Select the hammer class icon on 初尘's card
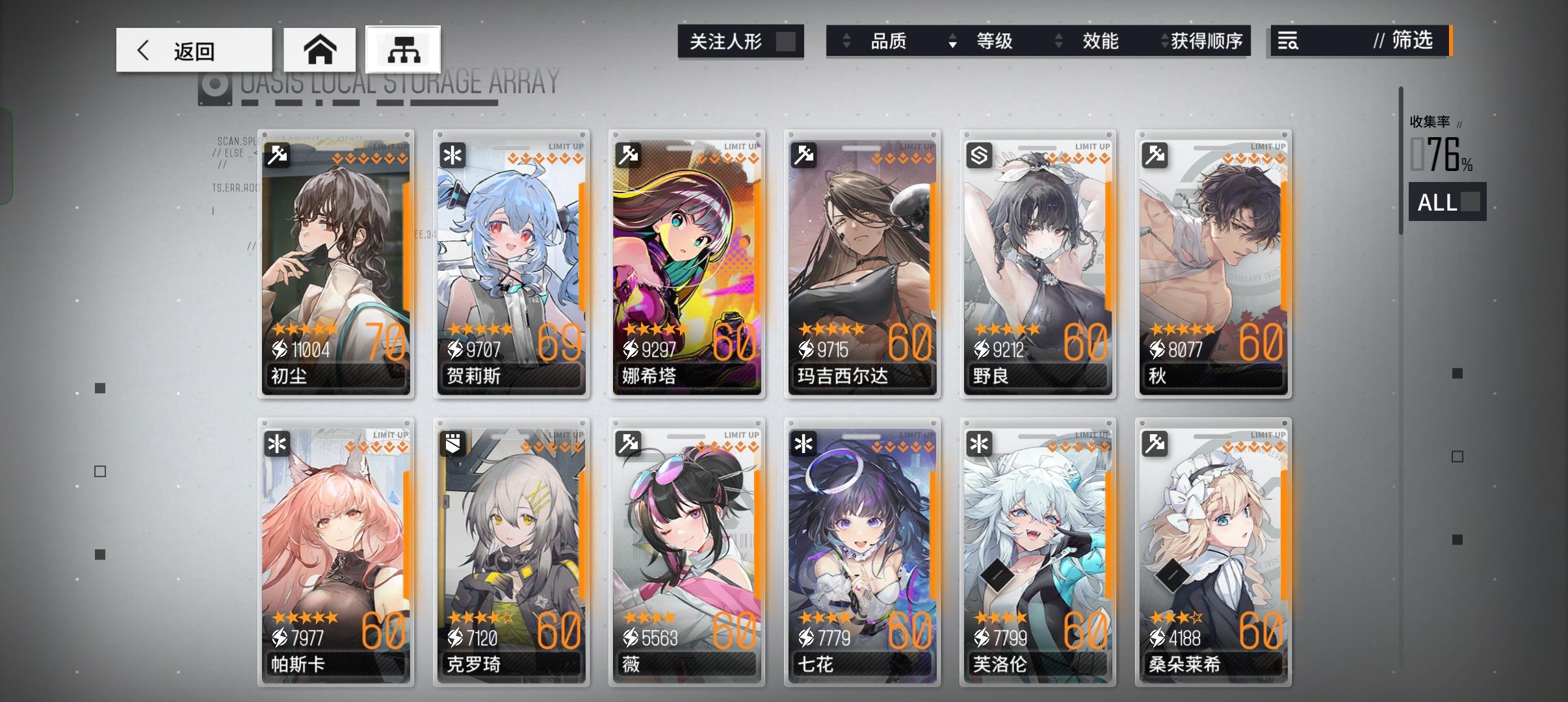Image resolution: width=1568 pixels, height=702 pixels. [x=277, y=156]
